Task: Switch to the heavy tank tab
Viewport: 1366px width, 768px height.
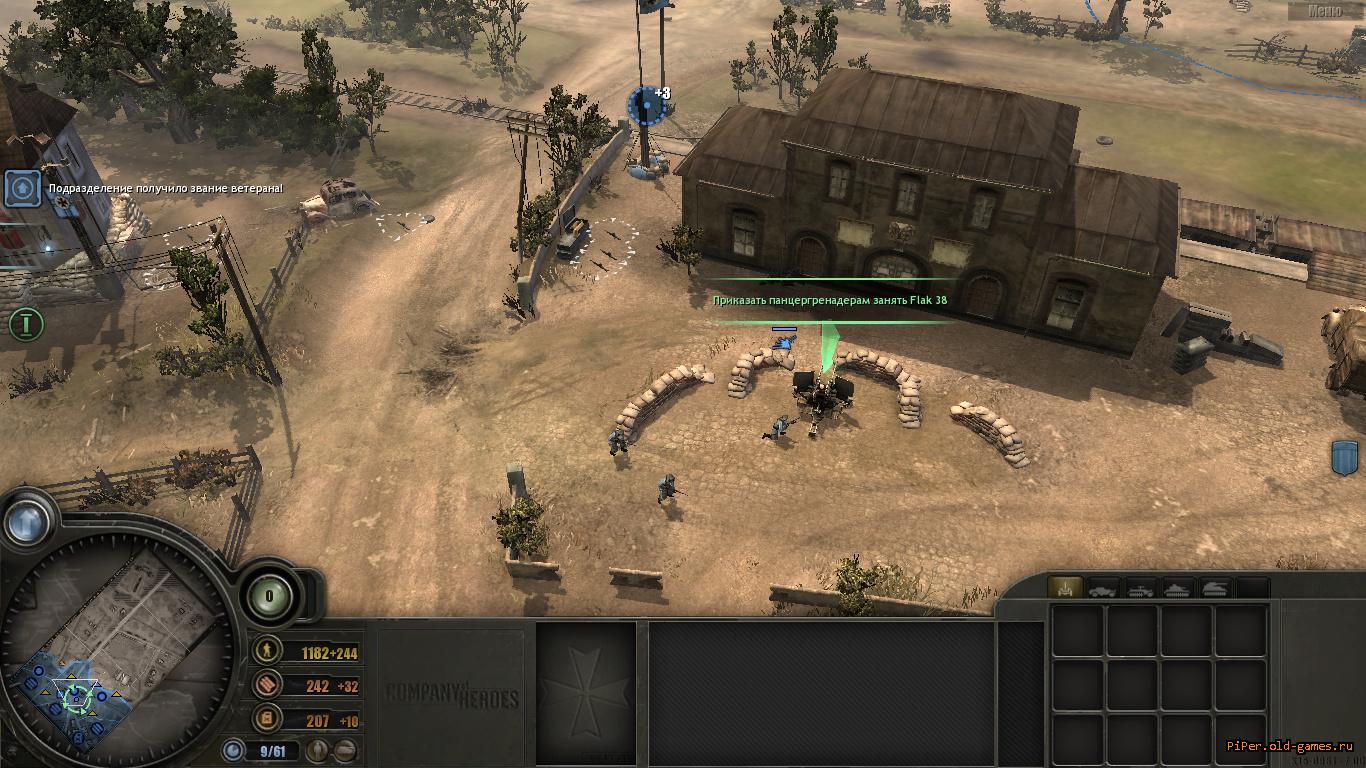Action: pos(1215,588)
